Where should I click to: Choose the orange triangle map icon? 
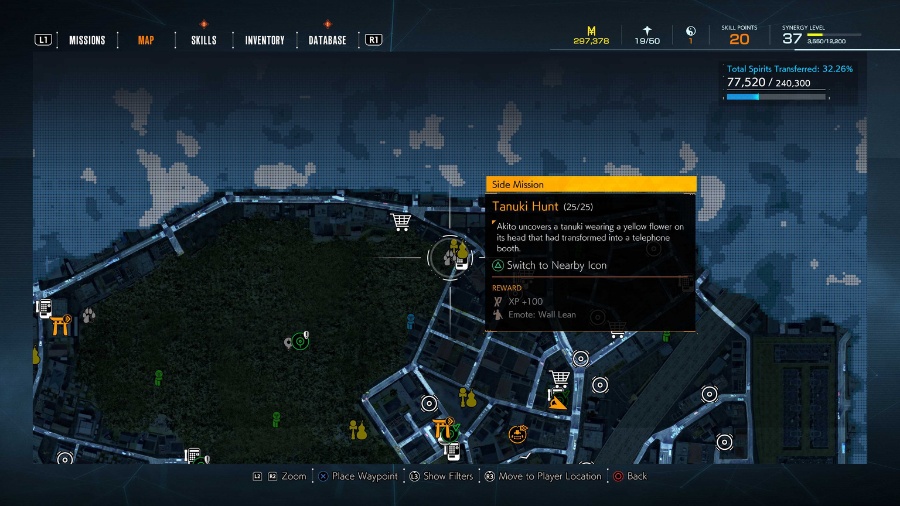(559, 402)
